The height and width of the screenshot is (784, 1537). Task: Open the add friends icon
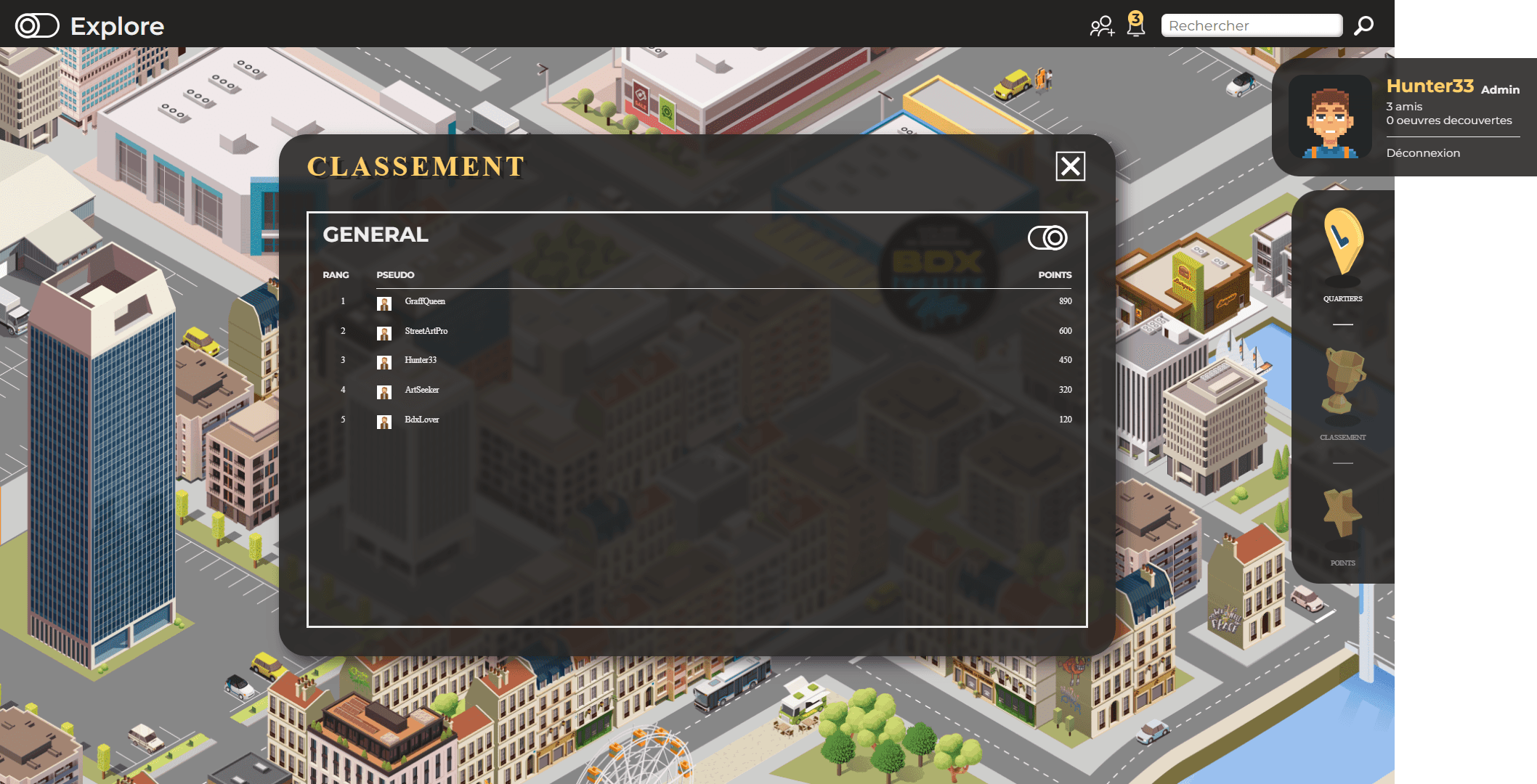1101,26
